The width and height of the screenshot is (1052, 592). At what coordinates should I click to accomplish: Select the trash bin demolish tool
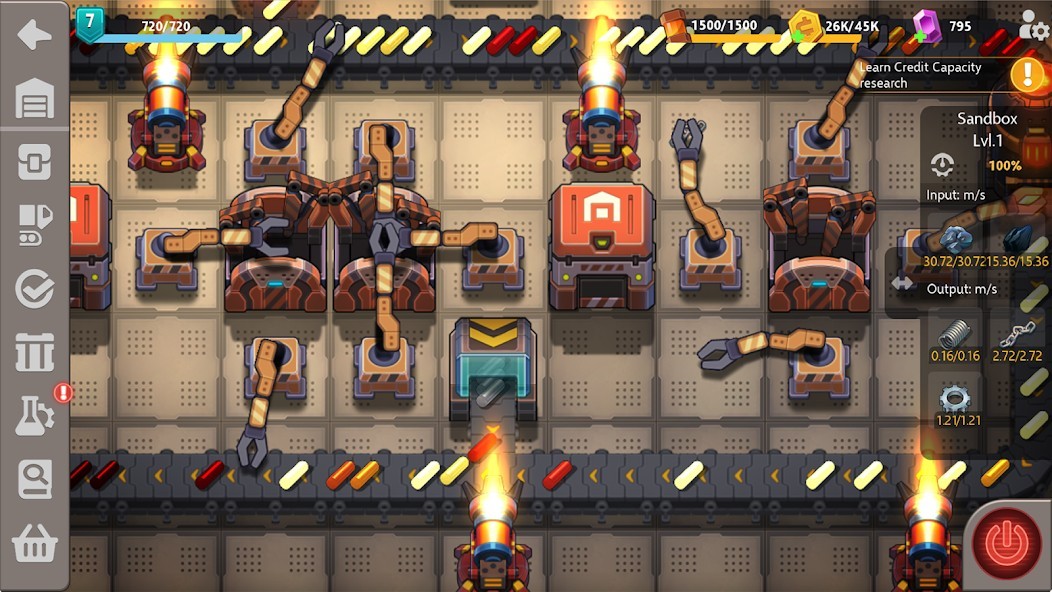point(34,353)
